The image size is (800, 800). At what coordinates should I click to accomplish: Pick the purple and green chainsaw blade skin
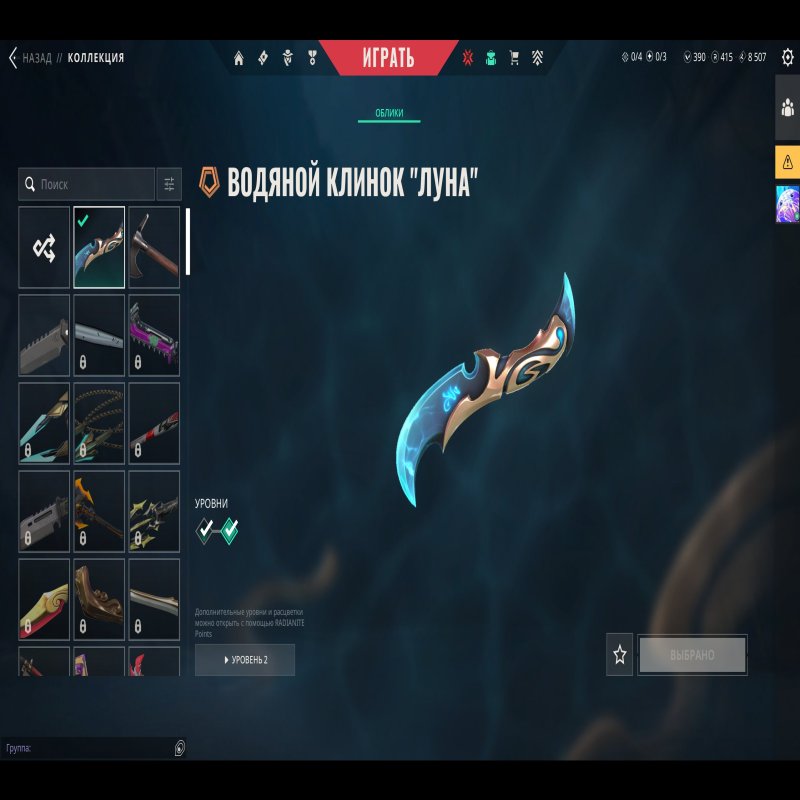click(154, 335)
